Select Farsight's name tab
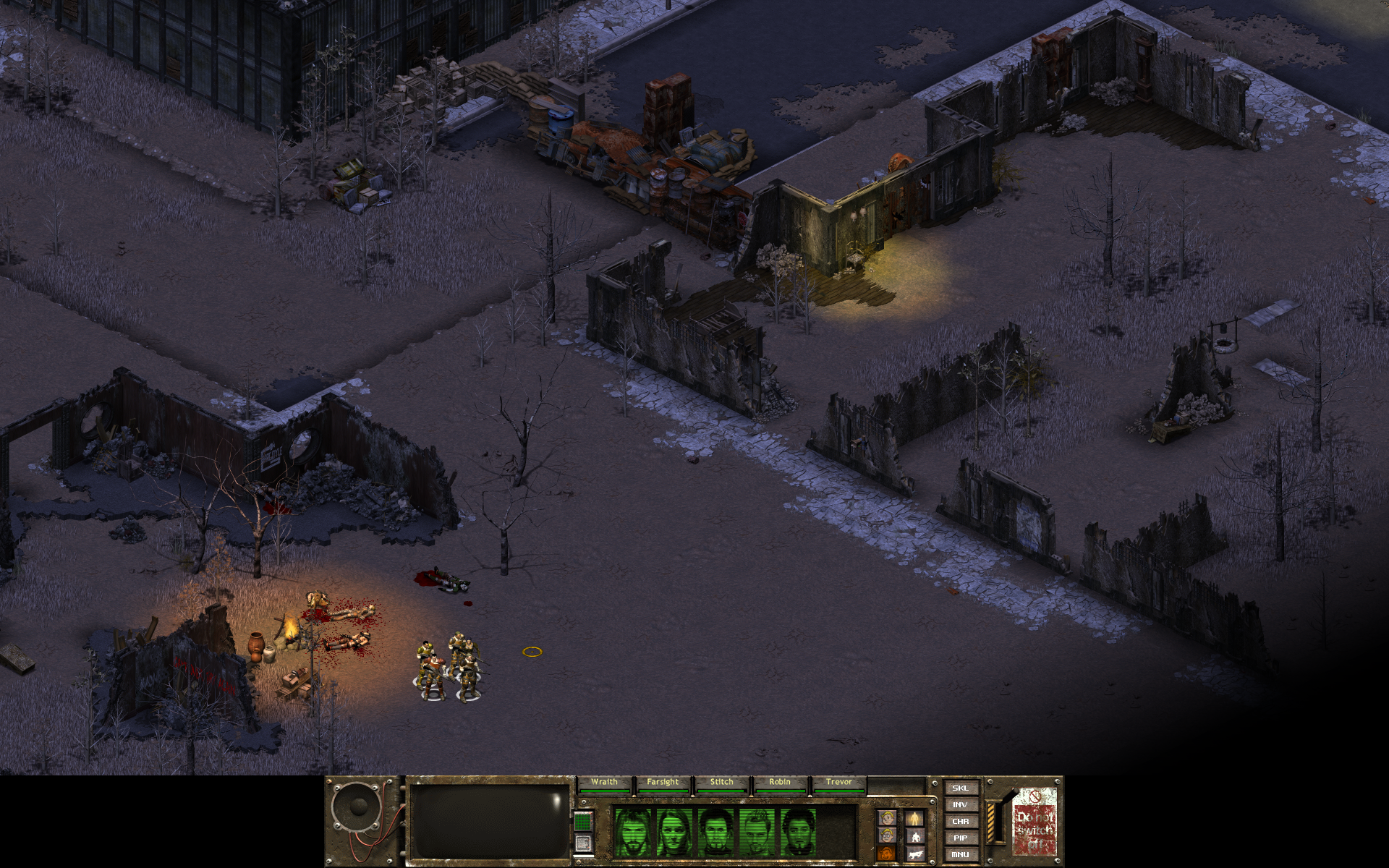Viewport: 1389px width, 868px height. point(663,782)
